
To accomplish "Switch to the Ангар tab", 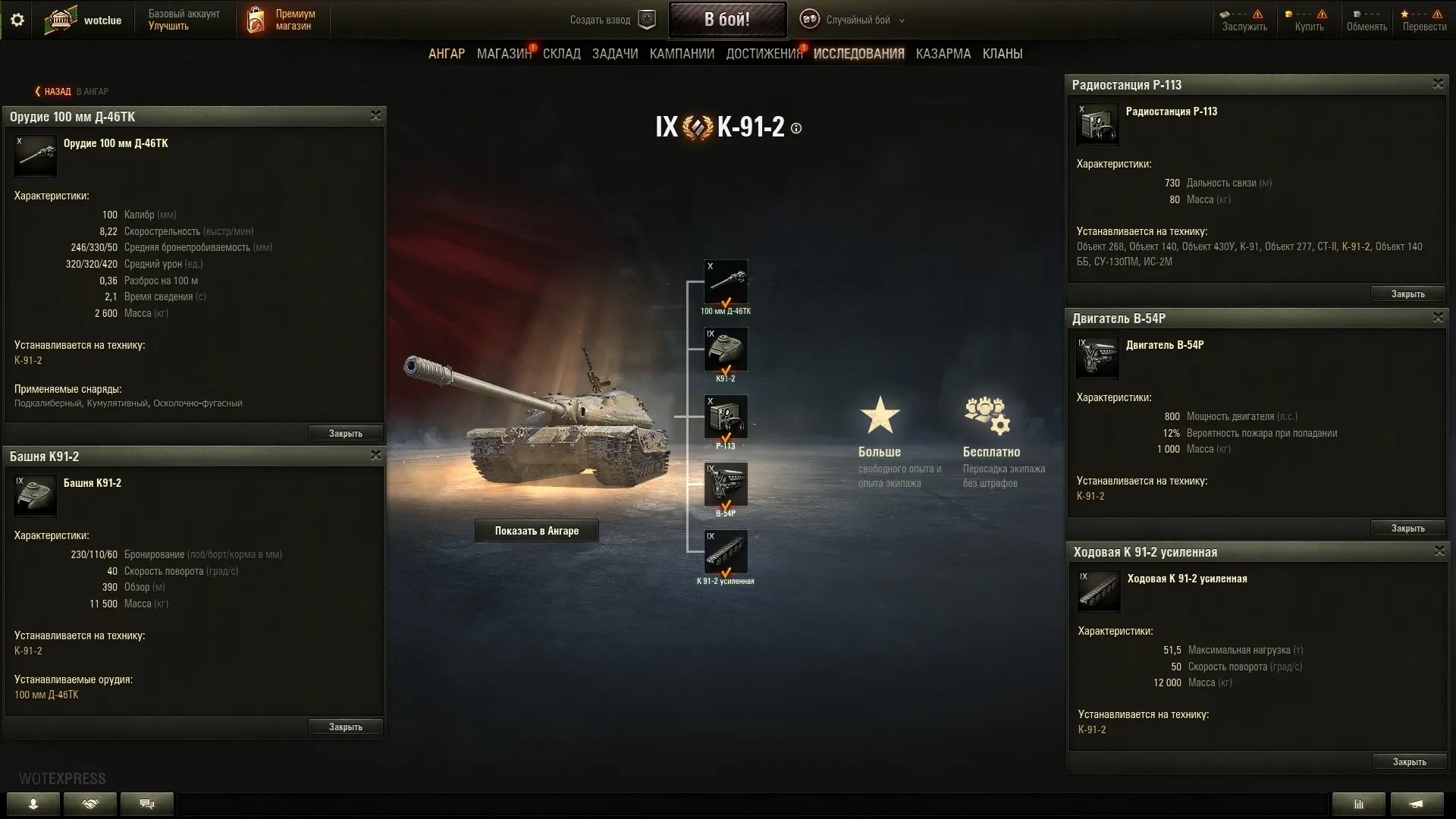I will [x=447, y=54].
